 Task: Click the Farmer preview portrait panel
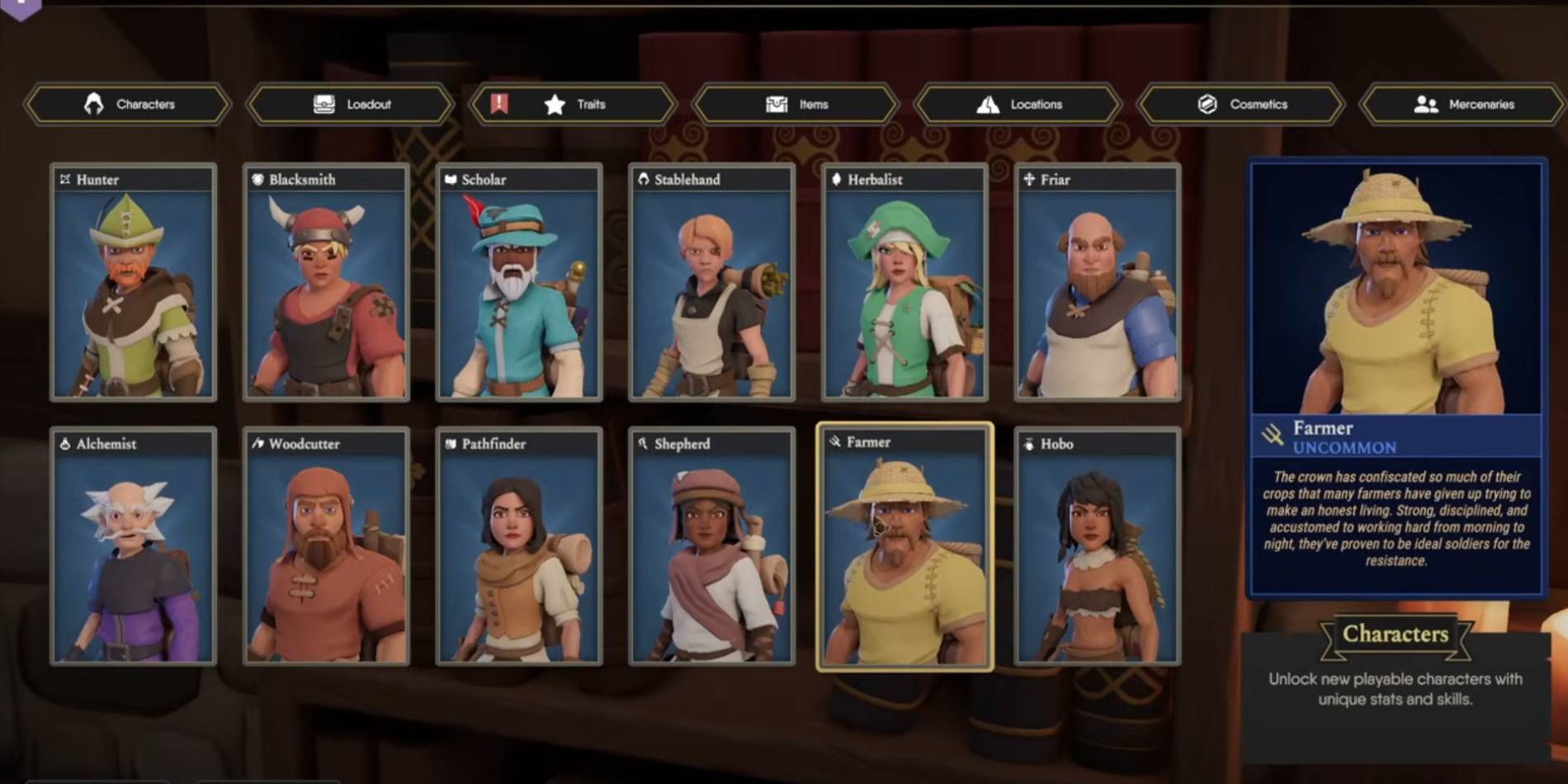coord(1396,289)
